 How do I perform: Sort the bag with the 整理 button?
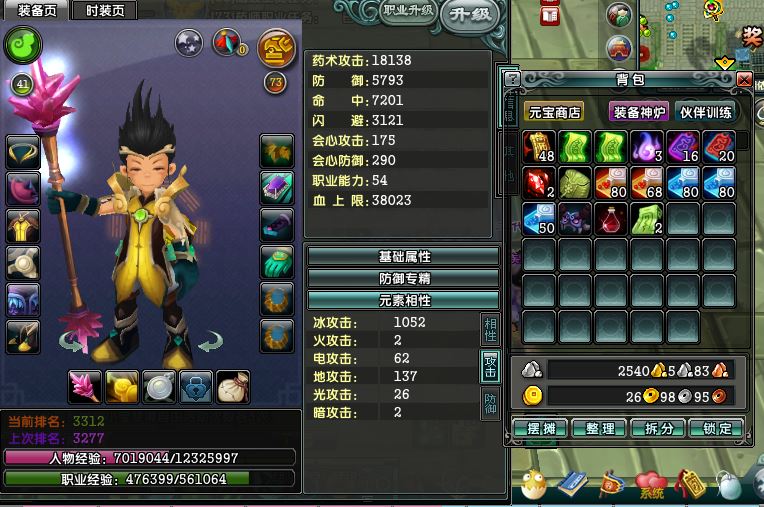(601, 428)
